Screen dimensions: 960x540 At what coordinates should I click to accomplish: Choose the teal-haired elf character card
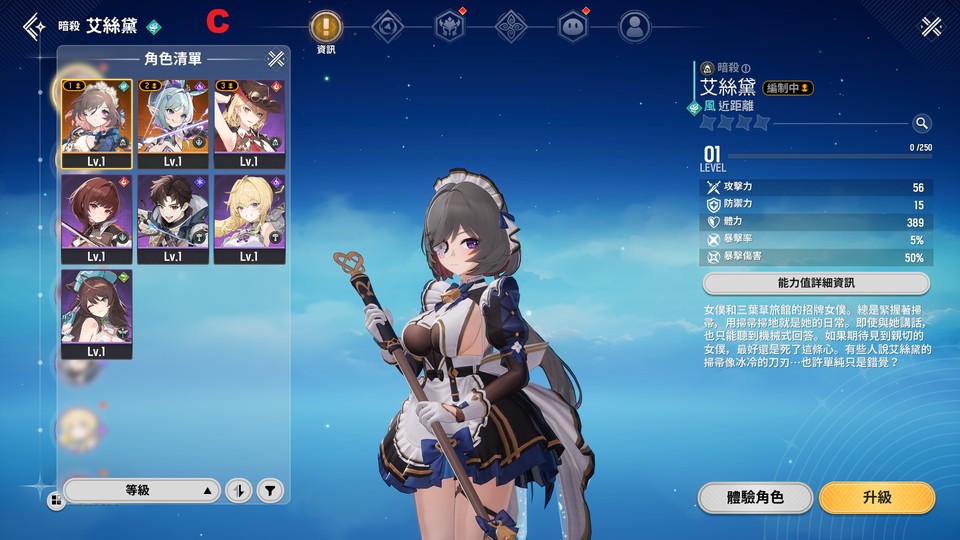click(173, 123)
